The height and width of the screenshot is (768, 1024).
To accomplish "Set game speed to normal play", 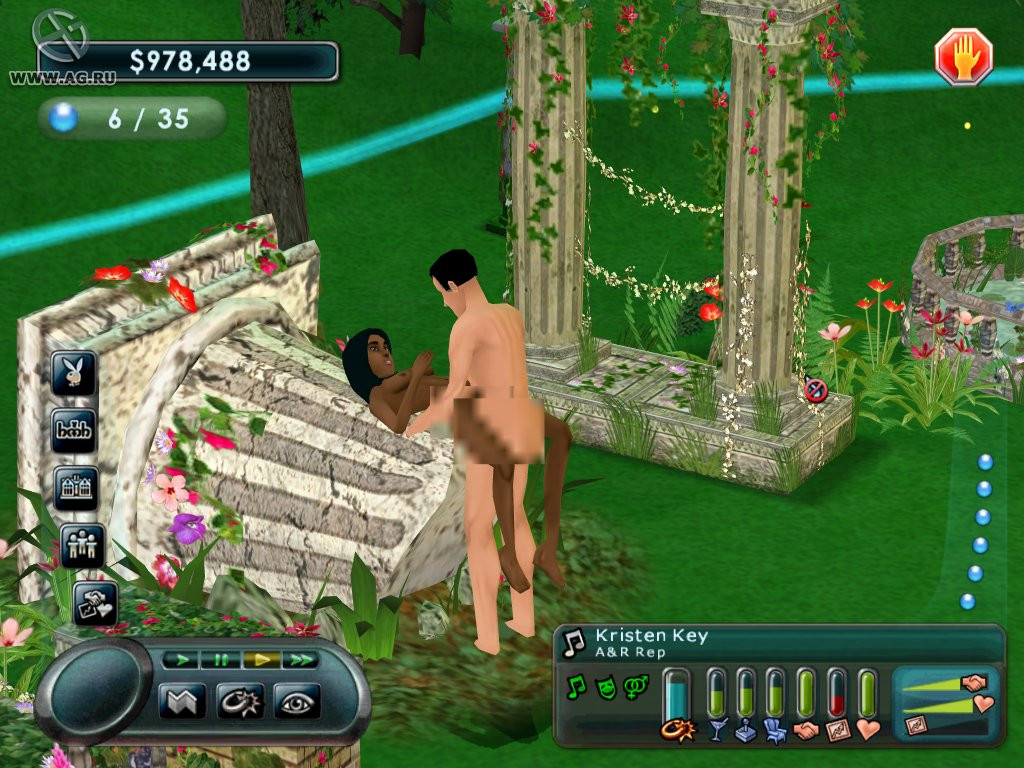I will pos(180,660).
